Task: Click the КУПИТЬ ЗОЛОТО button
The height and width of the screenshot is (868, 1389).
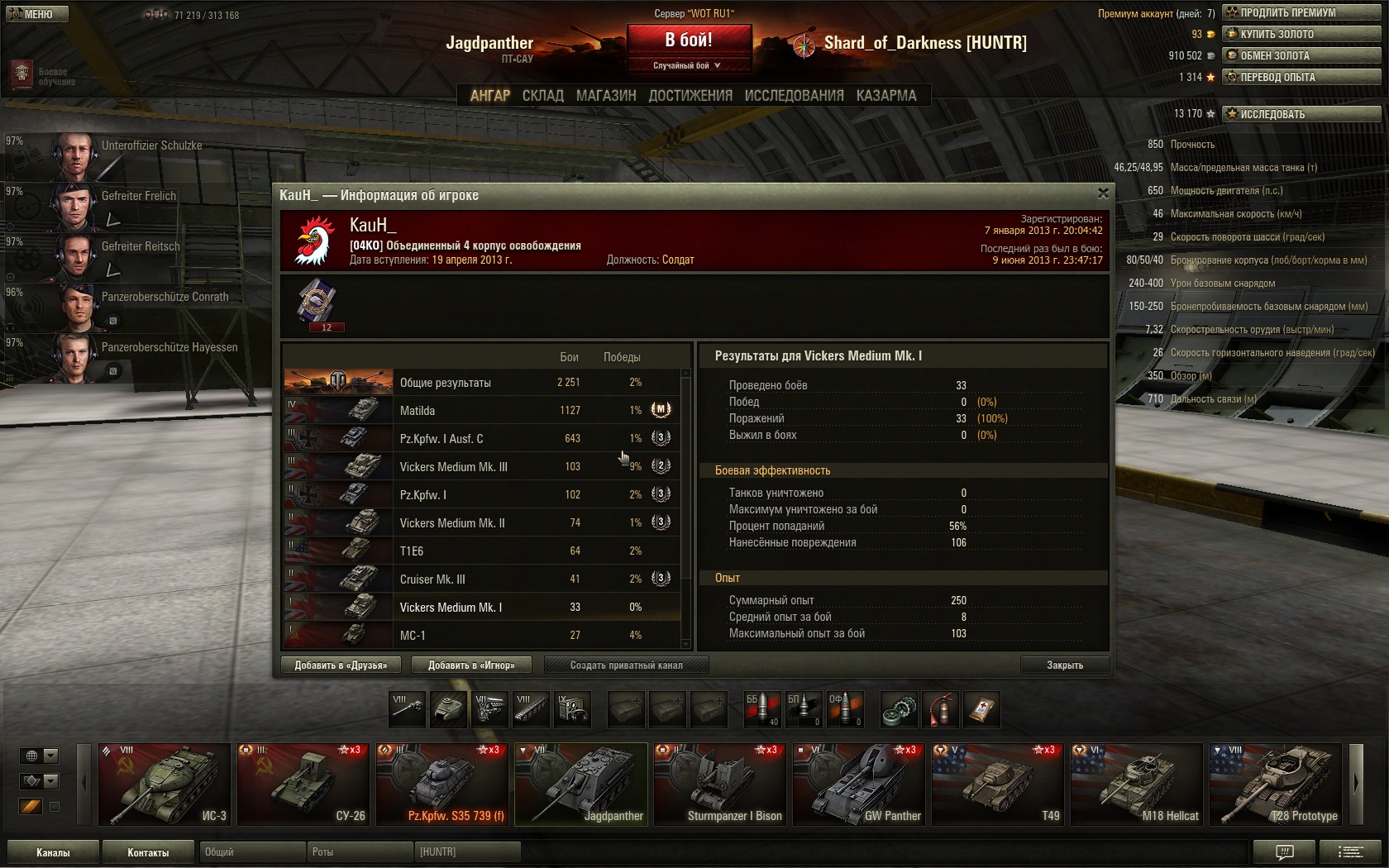Action: [x=1301, y=34]
